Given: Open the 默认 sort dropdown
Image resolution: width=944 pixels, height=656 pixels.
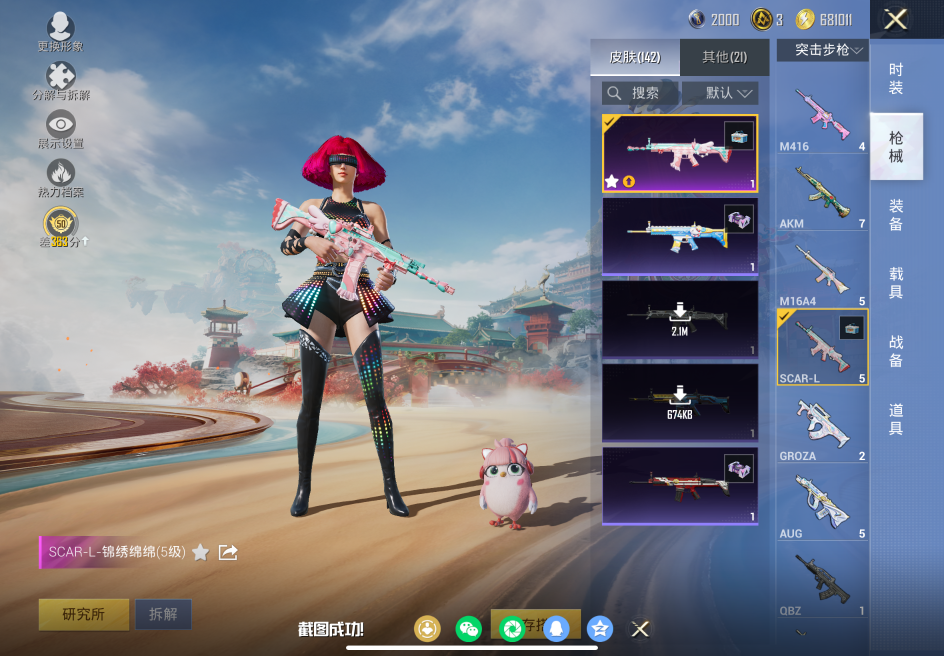Looking at the screenshot, I should 720,93.
